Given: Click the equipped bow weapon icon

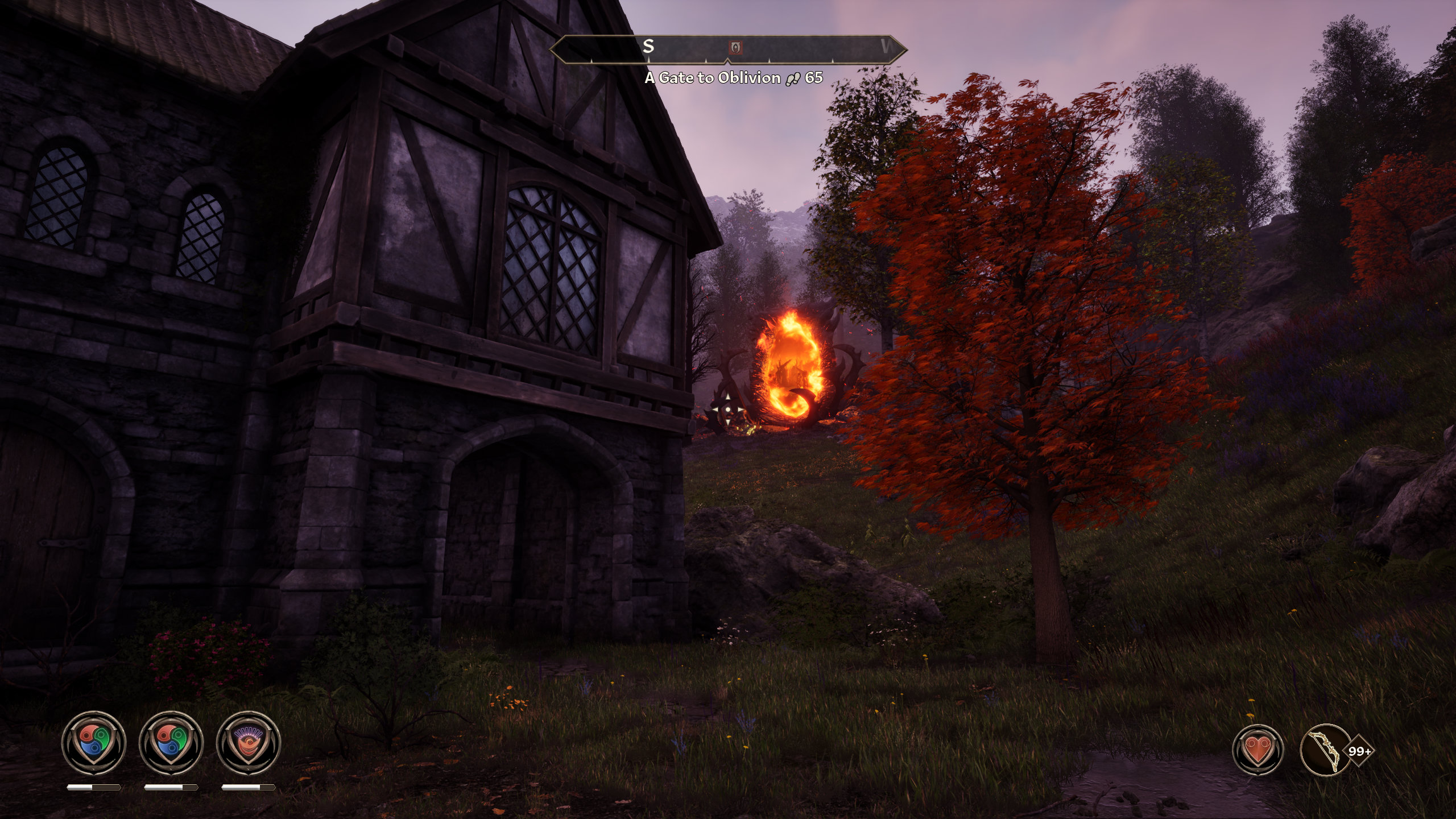Looking at the screenshot, I should pos(1326,751).
